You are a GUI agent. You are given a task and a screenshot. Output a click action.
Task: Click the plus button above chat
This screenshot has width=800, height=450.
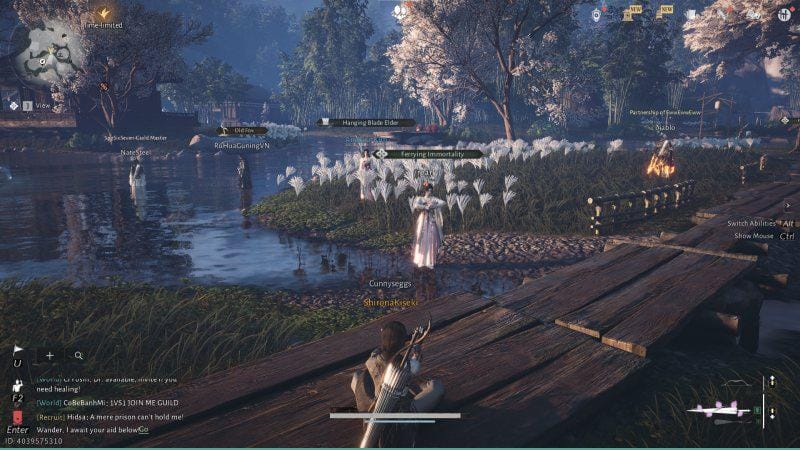50,355
